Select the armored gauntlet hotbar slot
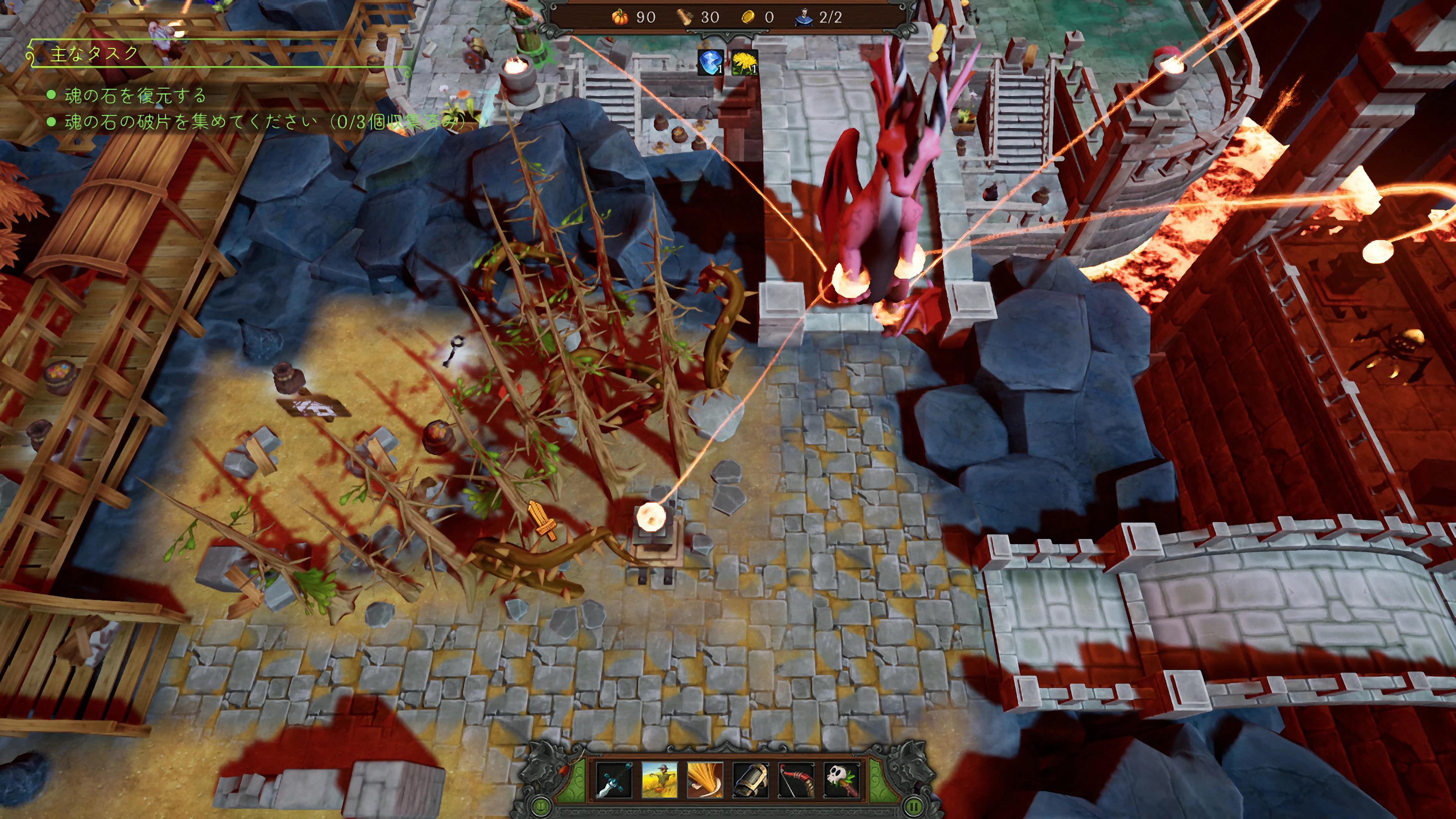 point(751,780)
